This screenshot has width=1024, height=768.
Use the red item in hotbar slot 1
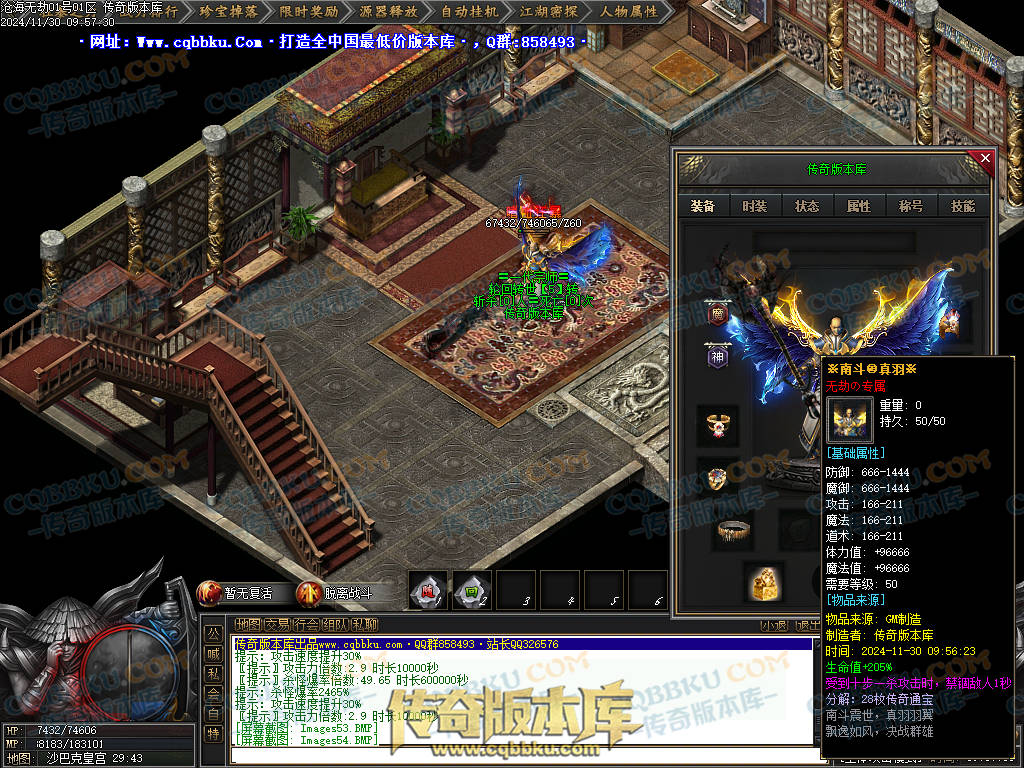428,590
